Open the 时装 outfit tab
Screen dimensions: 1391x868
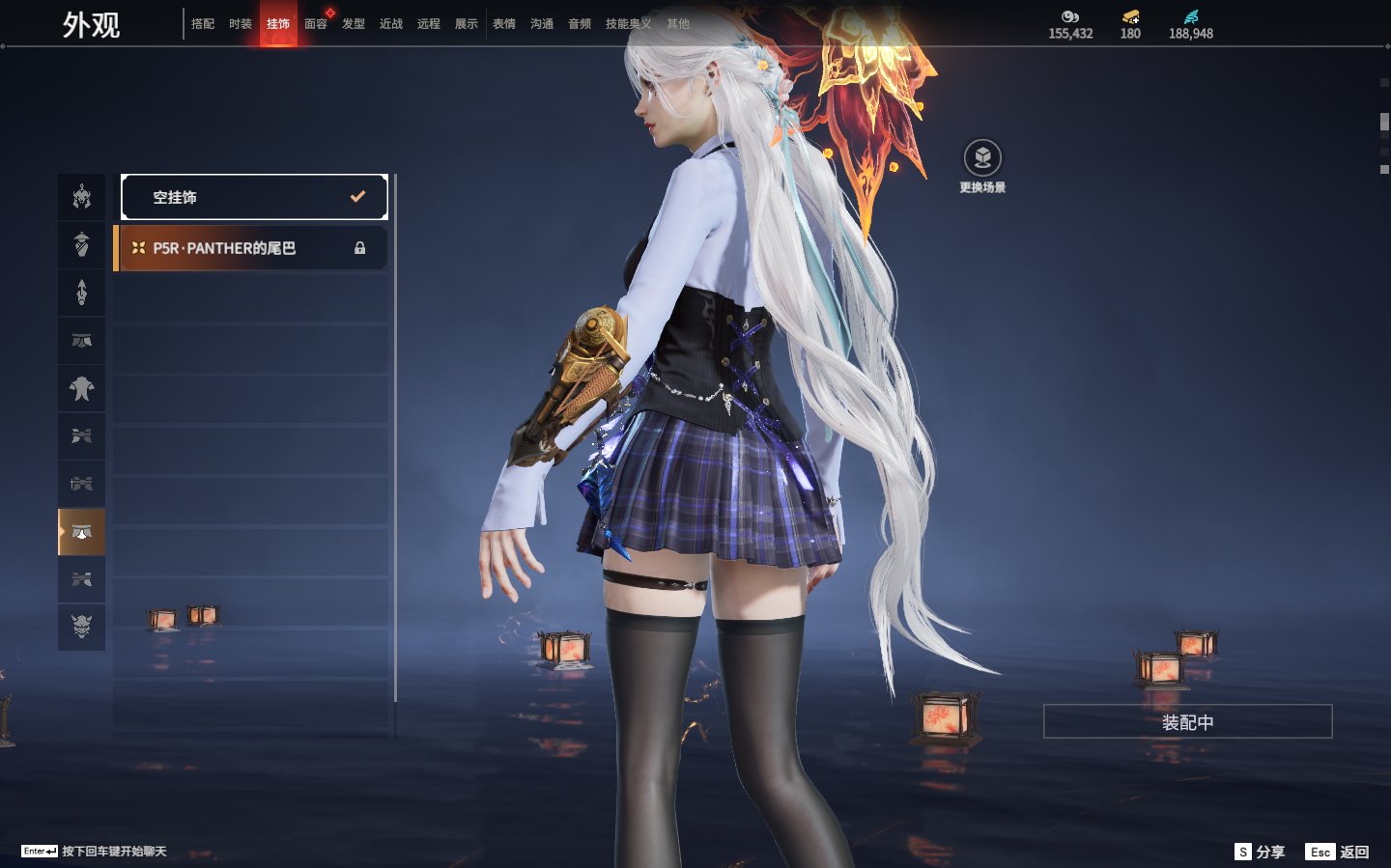click(241, 24)
